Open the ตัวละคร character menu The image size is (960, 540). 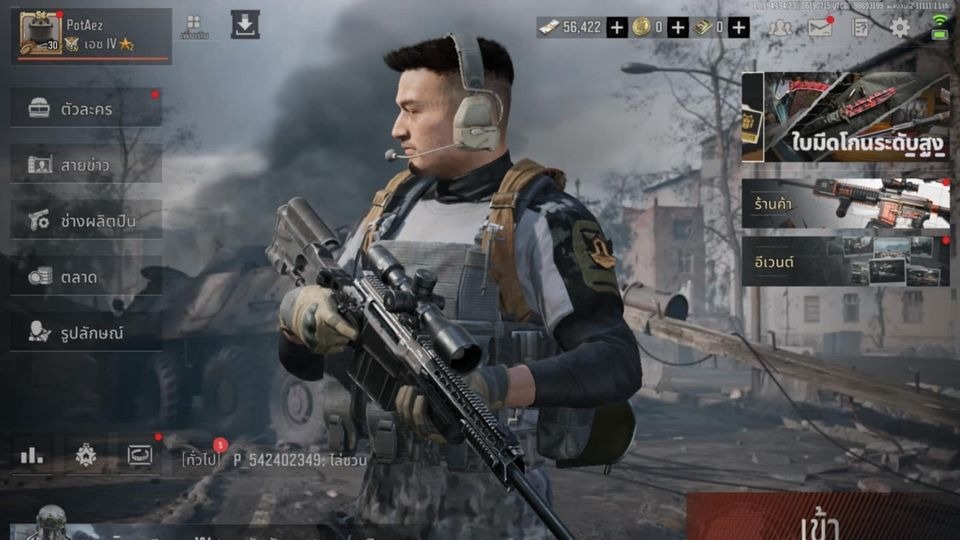coord(86,108)
